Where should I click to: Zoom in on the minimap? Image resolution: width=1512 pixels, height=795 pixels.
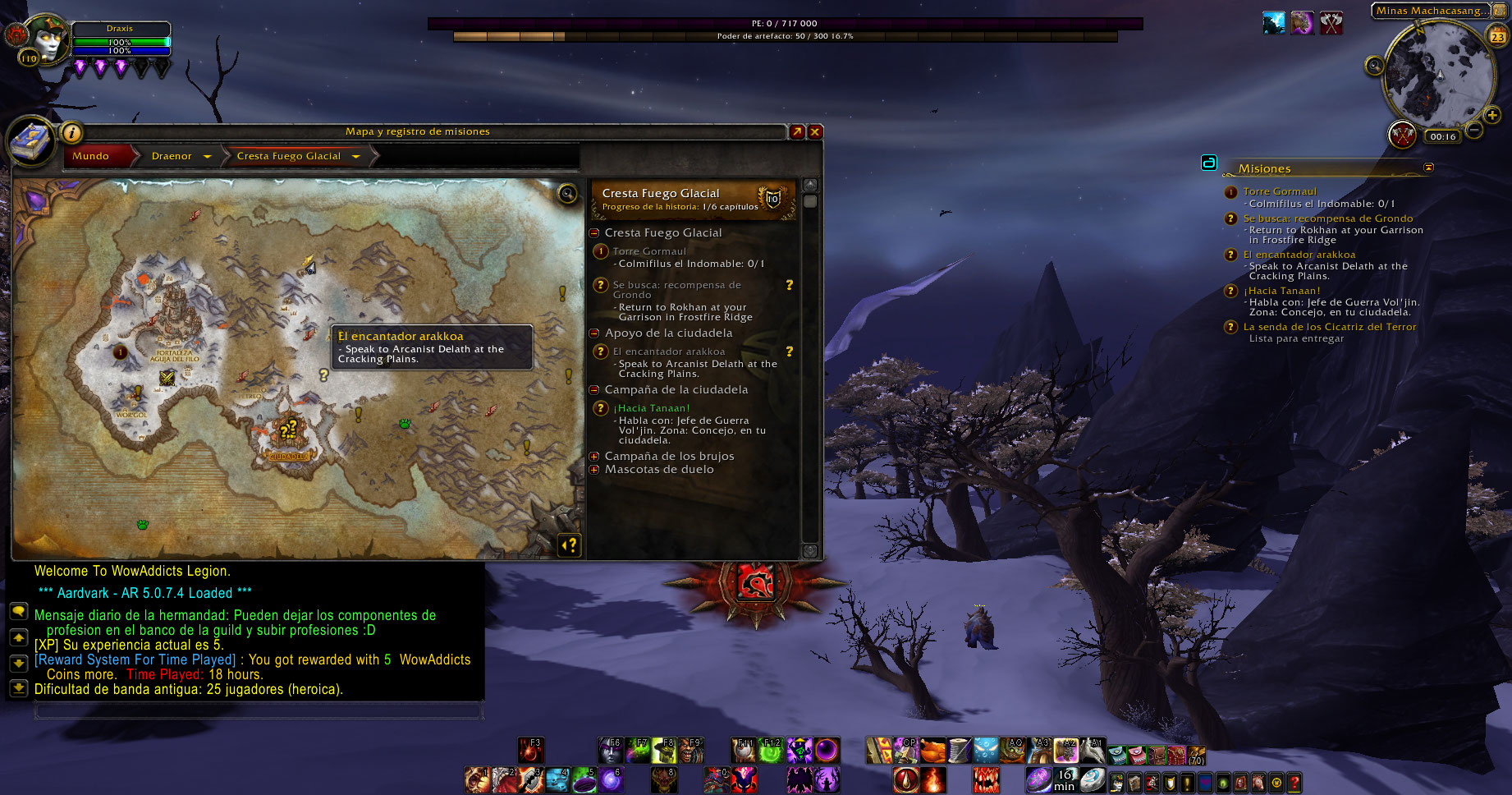pos(1491,115)
